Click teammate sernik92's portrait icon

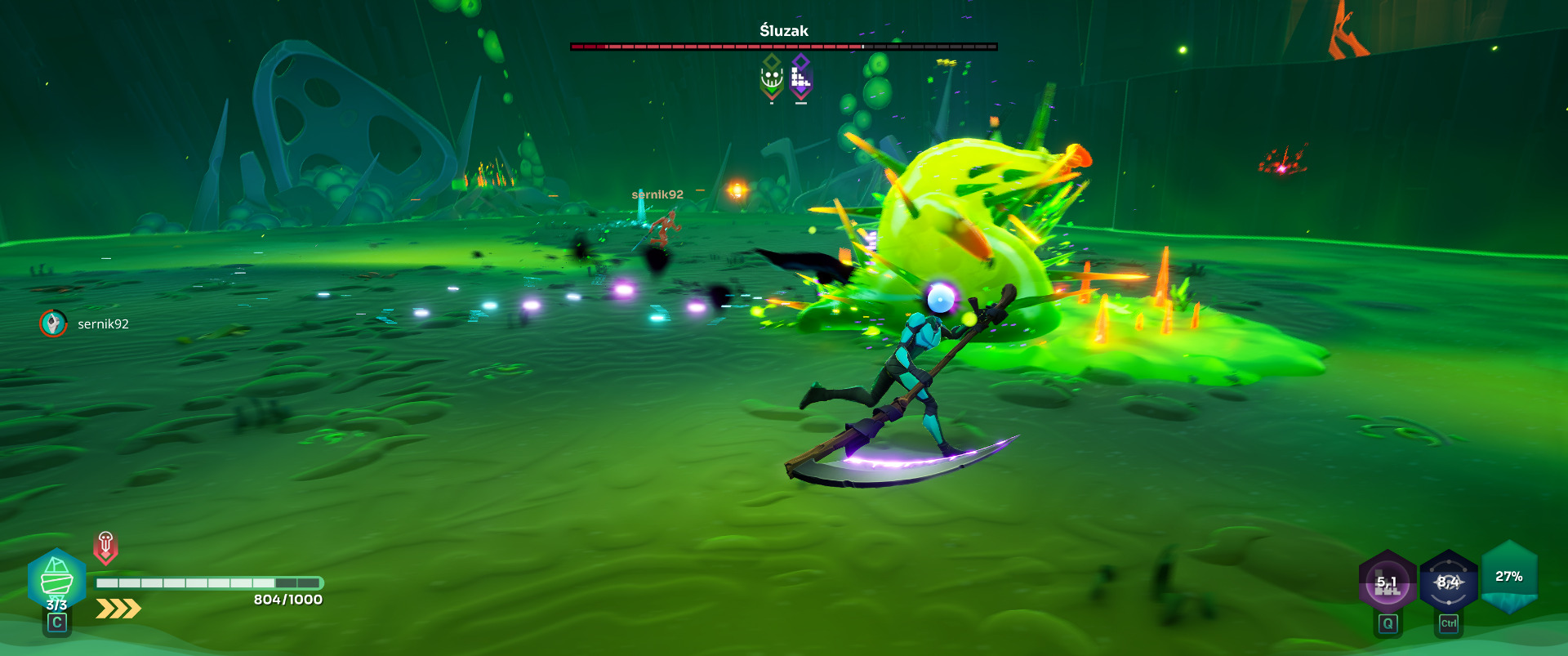coord(53,324)
